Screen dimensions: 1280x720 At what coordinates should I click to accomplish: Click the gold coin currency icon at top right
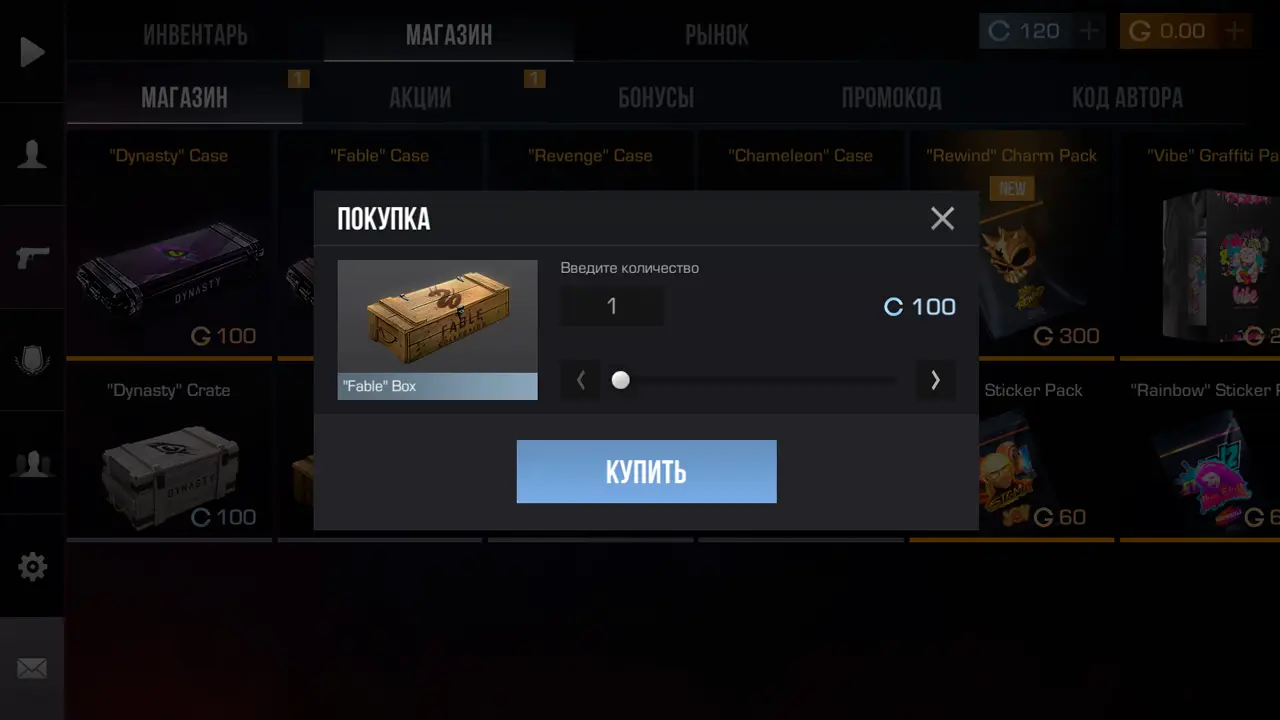click(1139, 31)
